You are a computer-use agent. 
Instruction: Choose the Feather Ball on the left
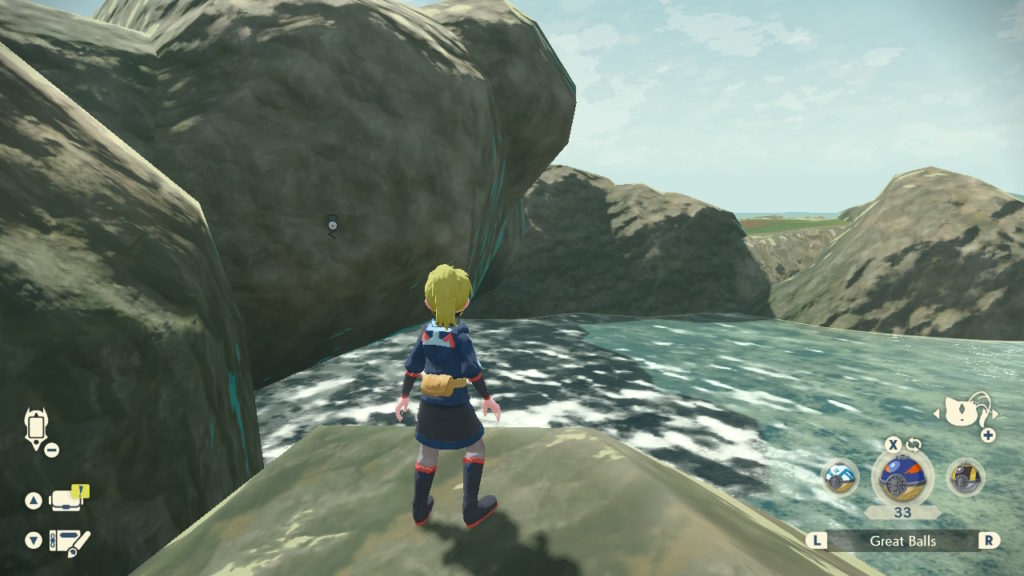pyautogui.click(x=839, y=477)
